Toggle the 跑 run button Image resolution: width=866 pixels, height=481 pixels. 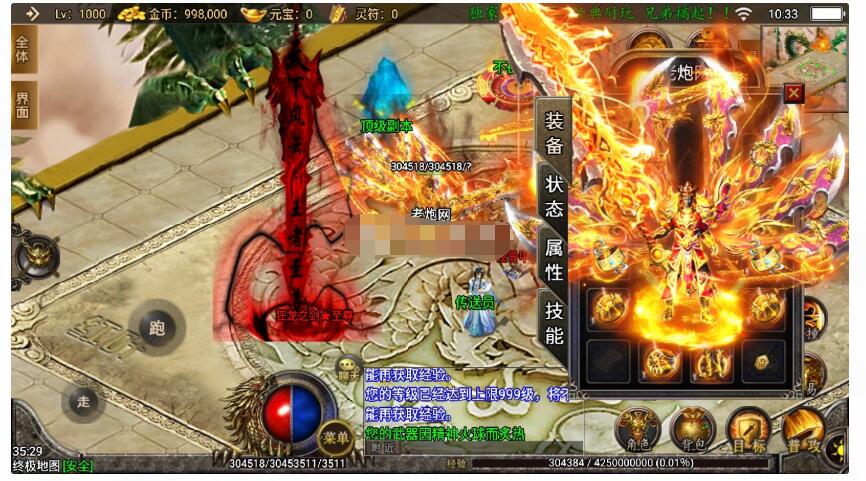click(157, 327)
